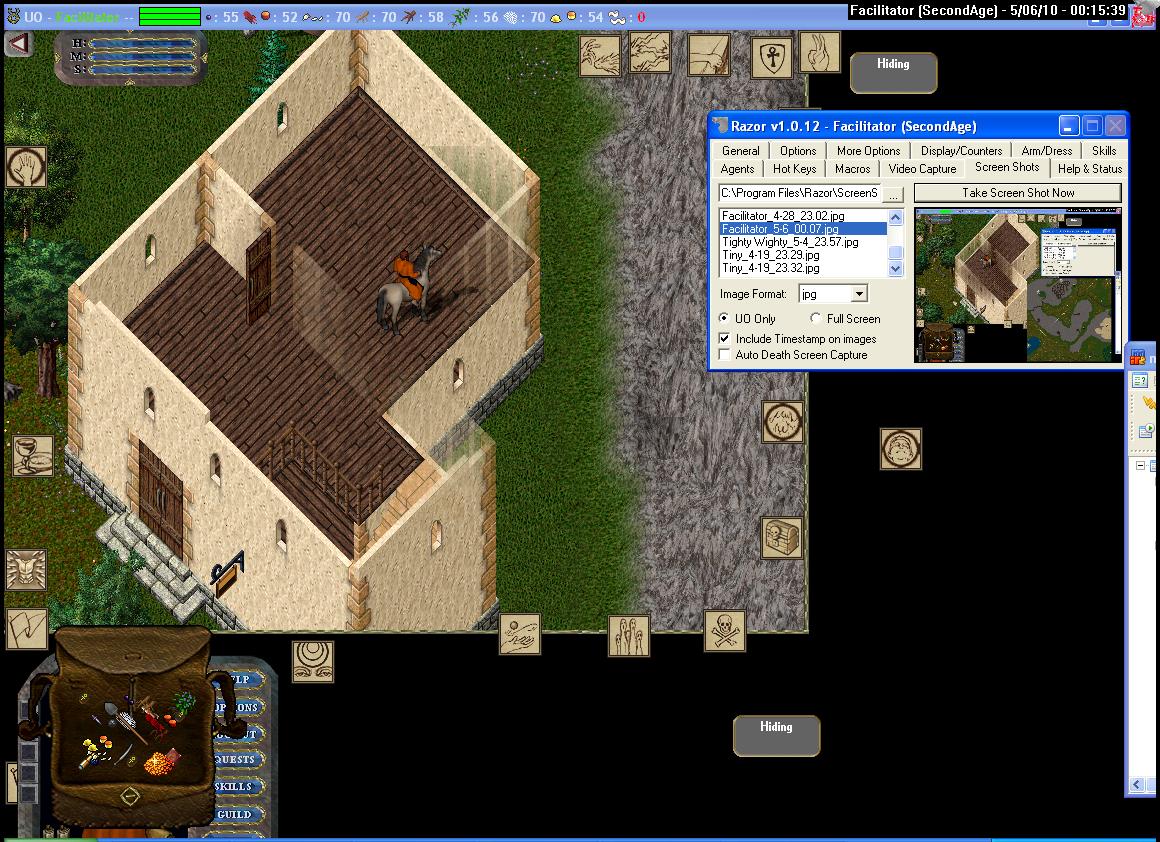Click the screenshot folder browse button
Image resolution: width=1160 pixels, height=842 pixels.
(x=893, y=194)
